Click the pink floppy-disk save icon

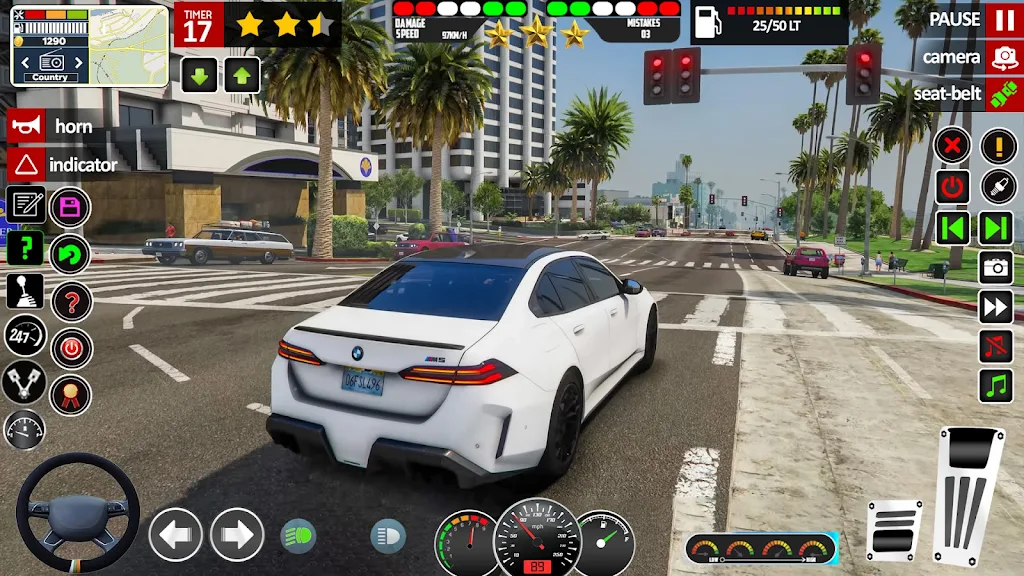tap(70, 208)
